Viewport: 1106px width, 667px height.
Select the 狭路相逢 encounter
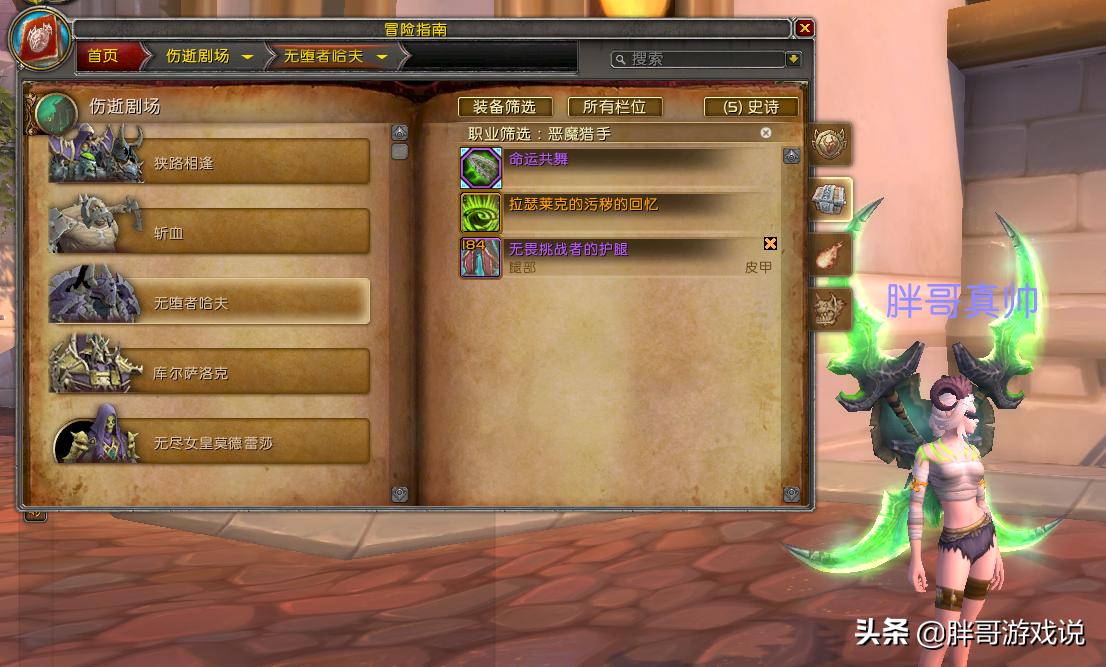point(210,162)
